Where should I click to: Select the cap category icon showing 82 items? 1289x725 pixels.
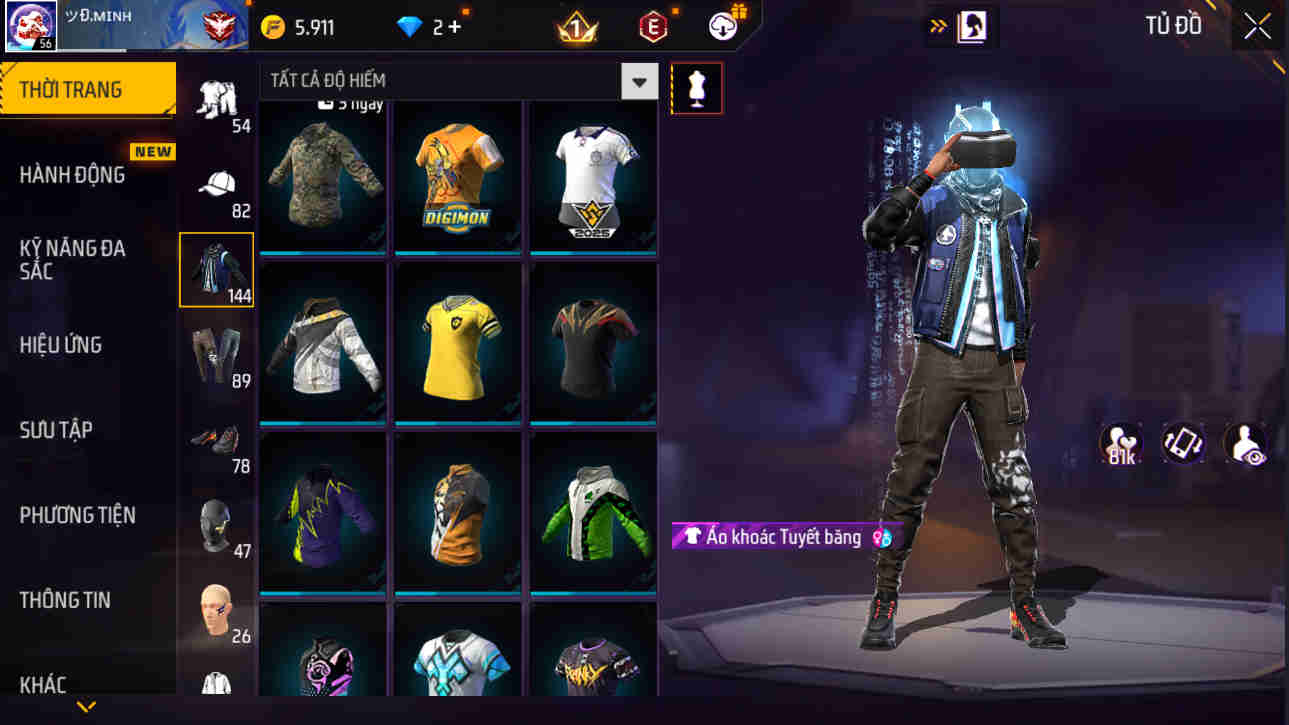click(x=216, y=182)
